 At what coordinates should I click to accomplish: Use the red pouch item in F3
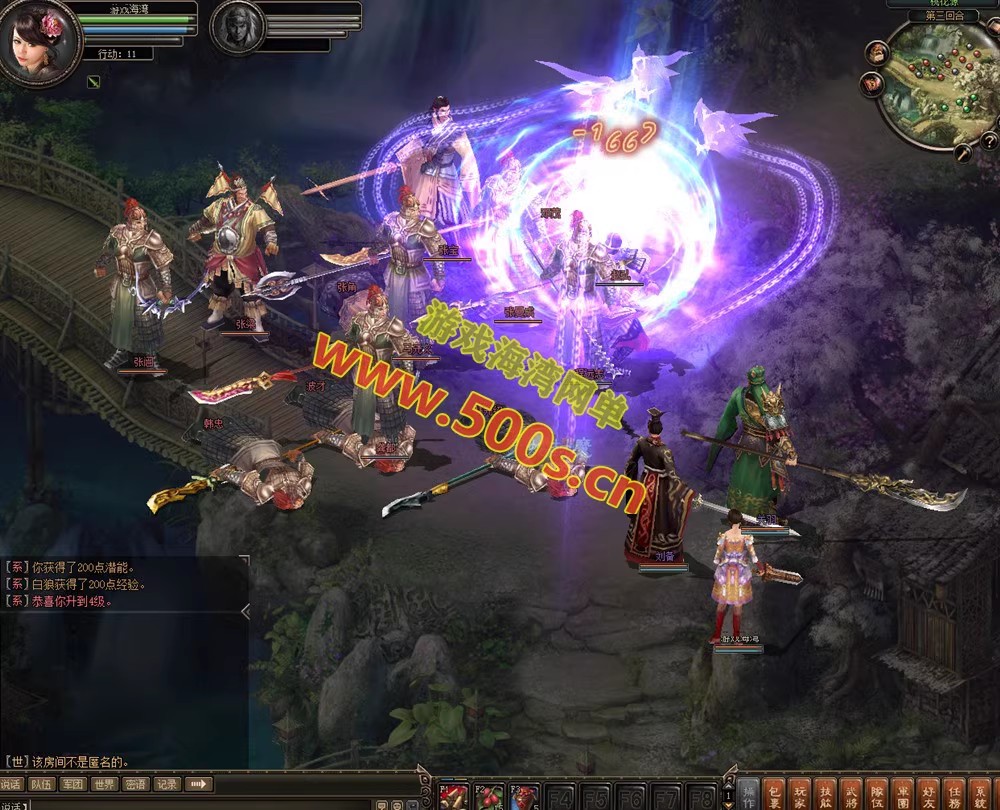pos(524,796)
